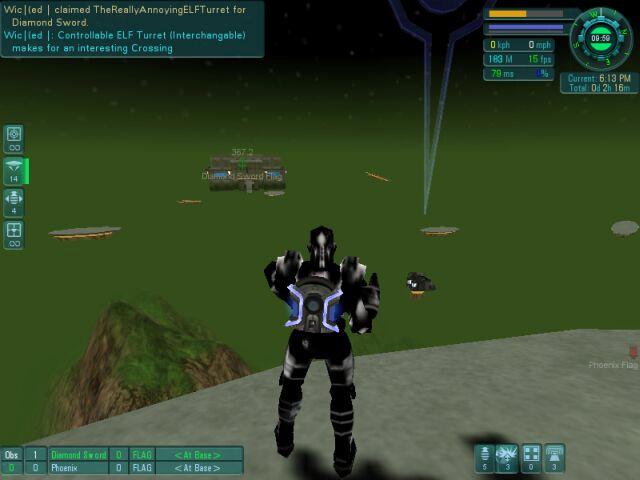Use the beacon inventory icon on the far right
This screenshot has width=640, height=480.
[x=554, y=457]
